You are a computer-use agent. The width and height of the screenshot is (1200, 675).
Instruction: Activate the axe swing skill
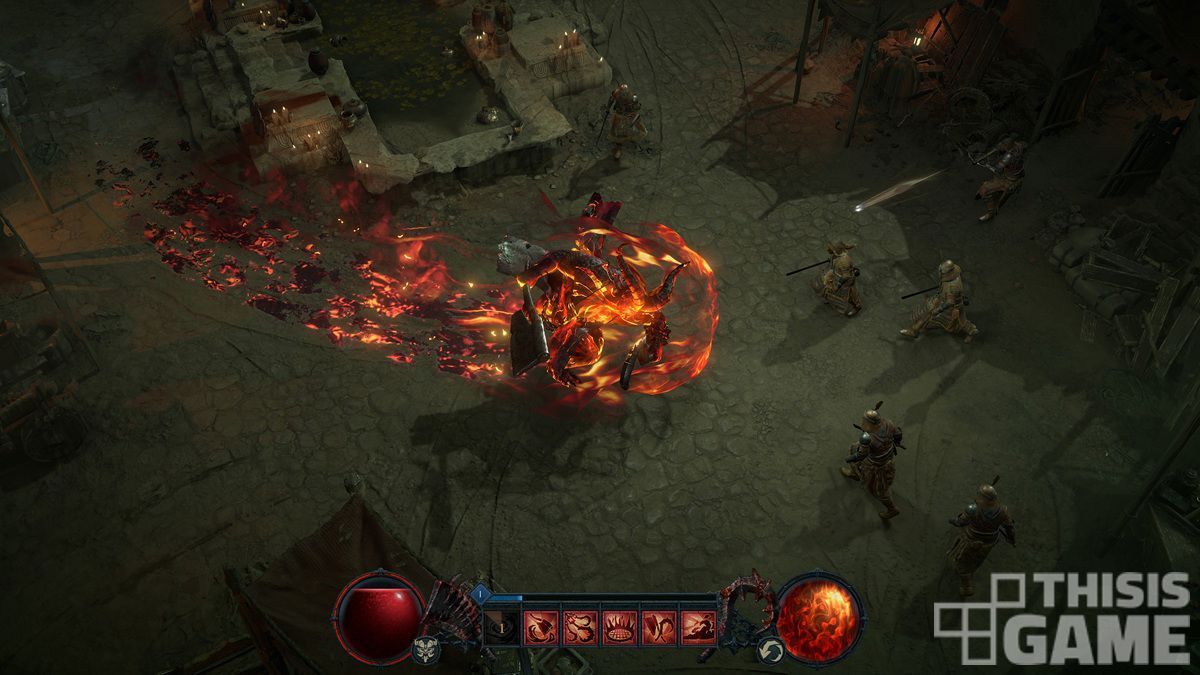coord(540,627)
